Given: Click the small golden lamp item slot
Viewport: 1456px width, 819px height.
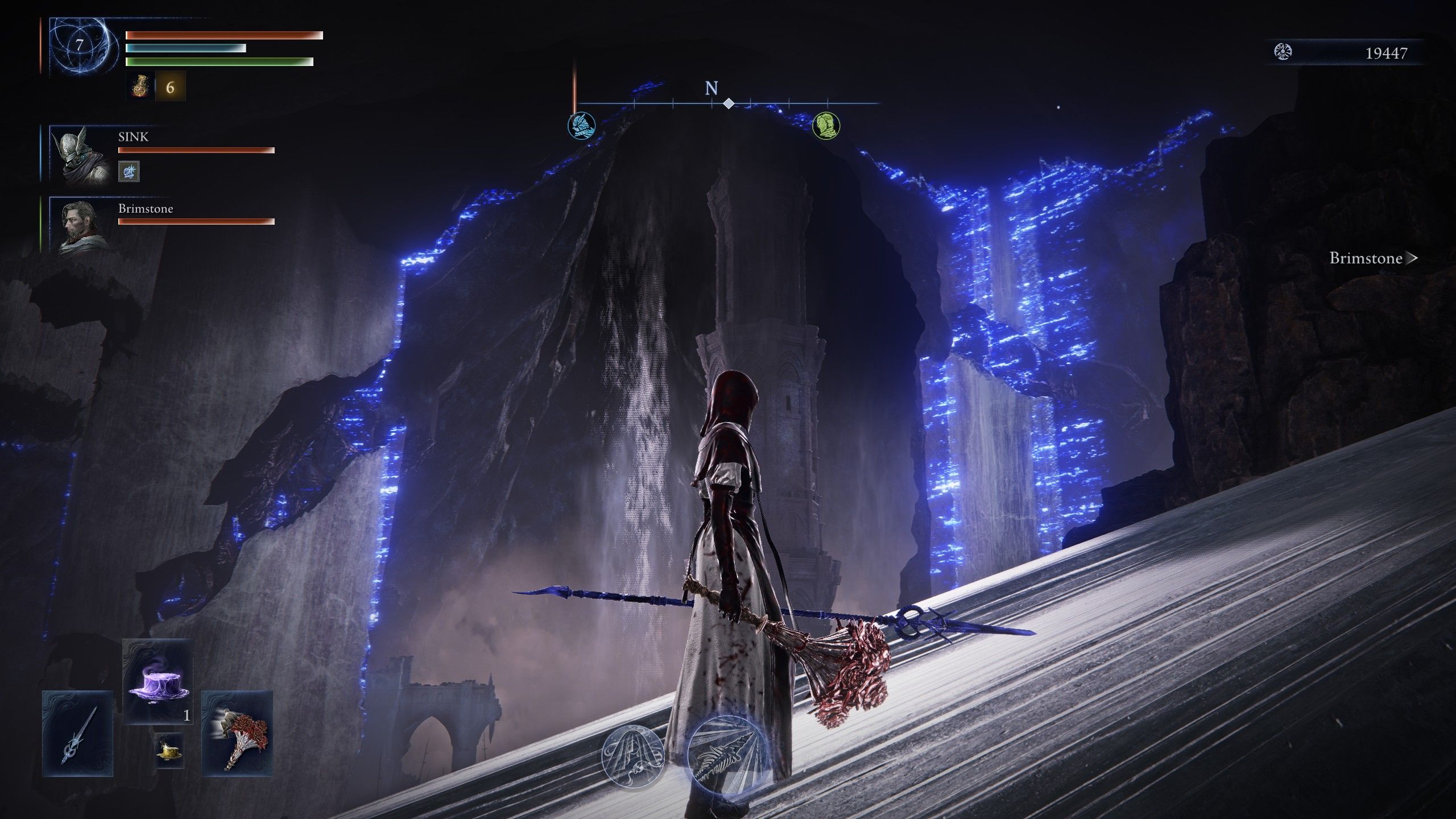Looking at the screenshot, I should [169, 752].
